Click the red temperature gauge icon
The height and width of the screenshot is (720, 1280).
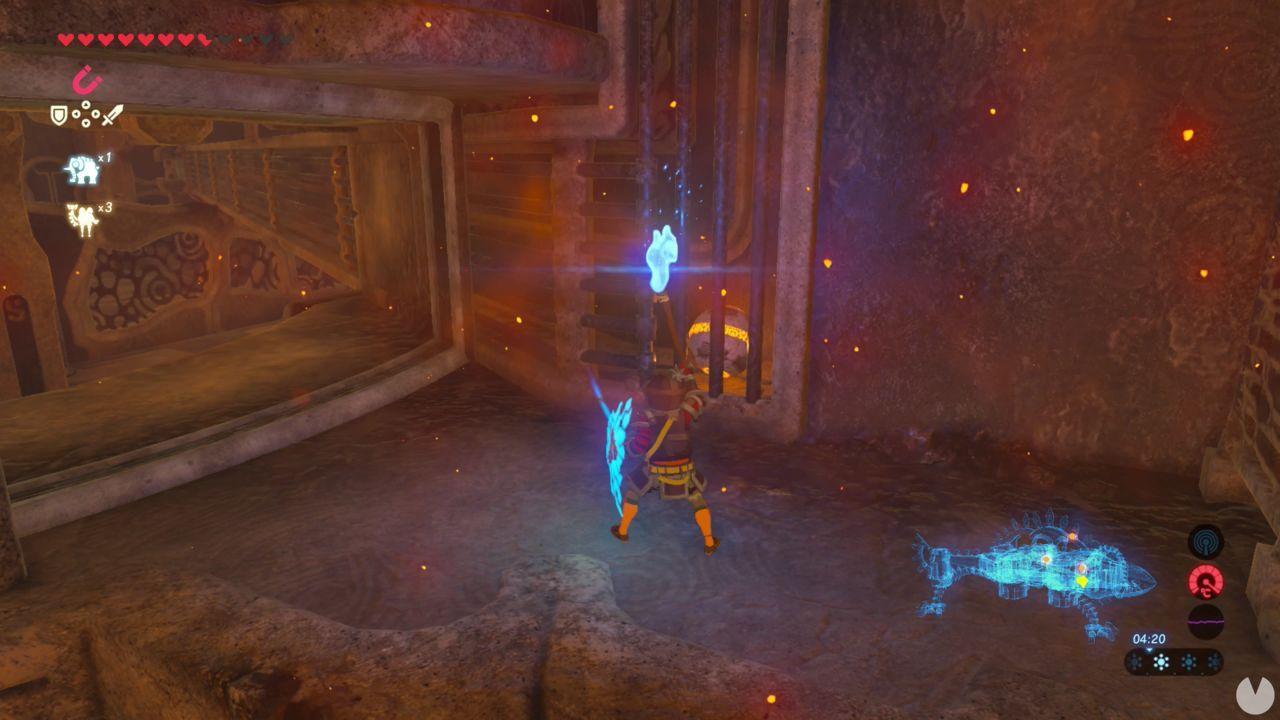tap(1204, 581)
